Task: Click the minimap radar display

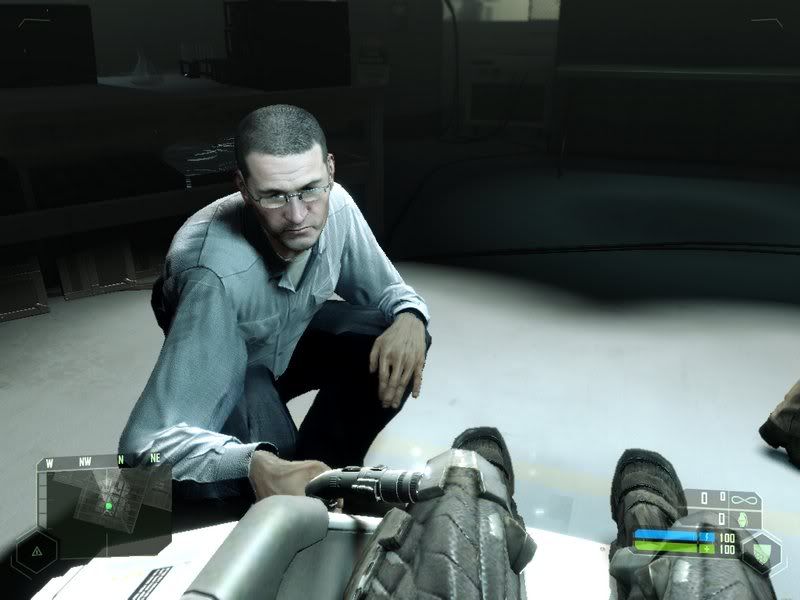Action: [105, 501]
